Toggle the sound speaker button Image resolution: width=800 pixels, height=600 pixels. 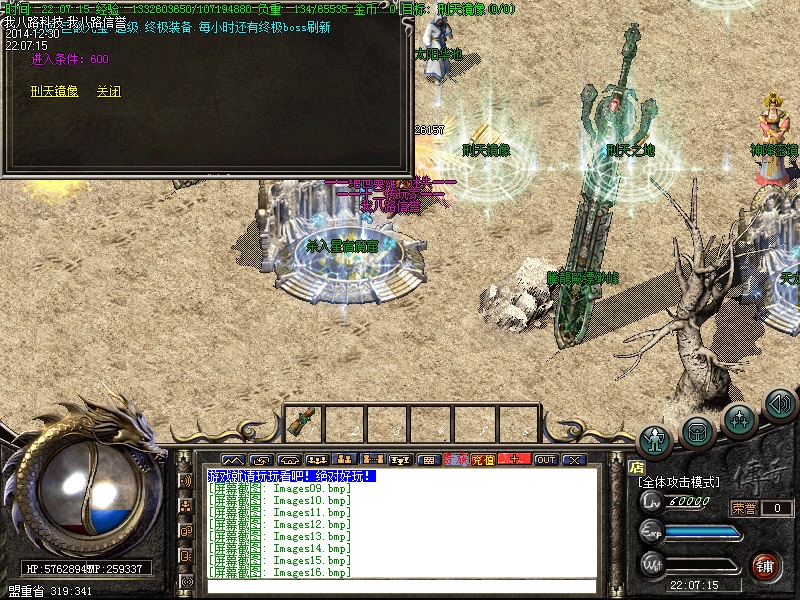pos(779,404)
